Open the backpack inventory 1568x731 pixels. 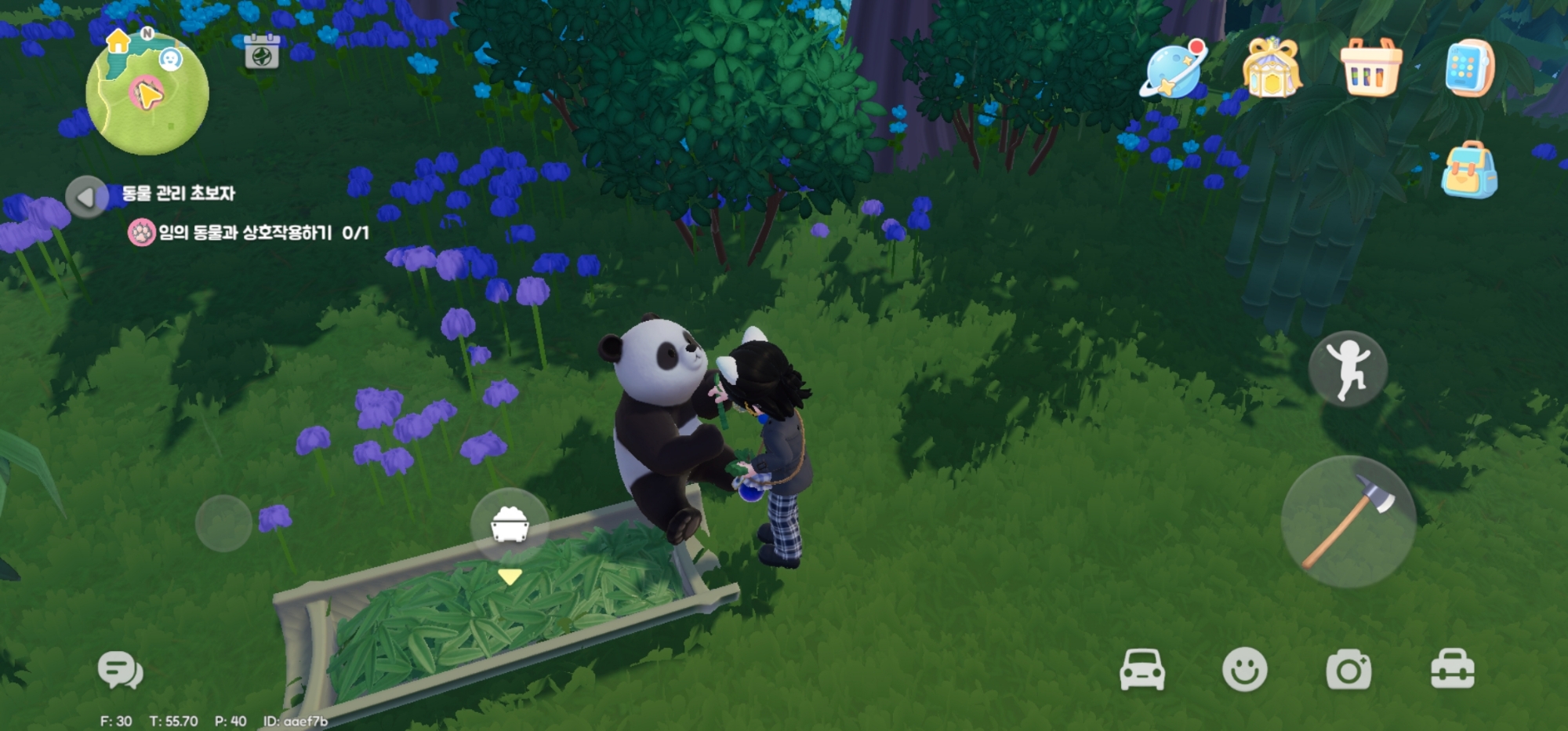pyautogui.click(x=1469, y=170)
